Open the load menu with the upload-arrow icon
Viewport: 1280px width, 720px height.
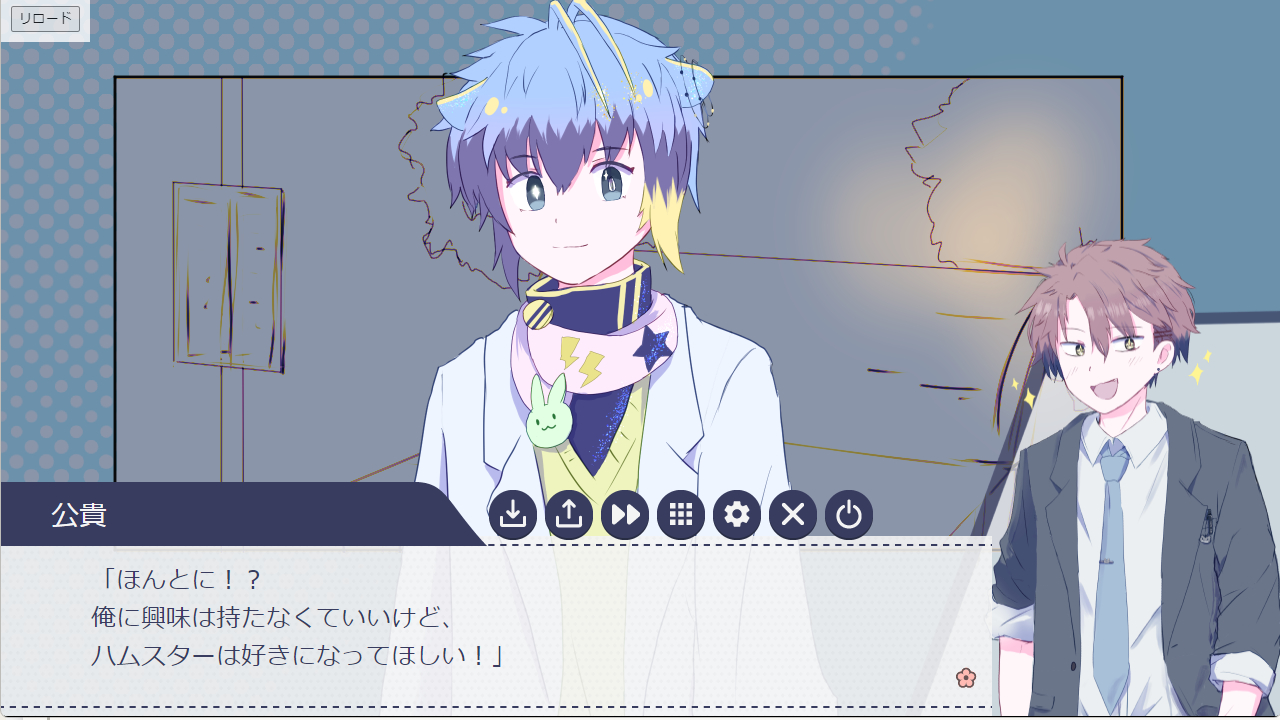point(569,515)
